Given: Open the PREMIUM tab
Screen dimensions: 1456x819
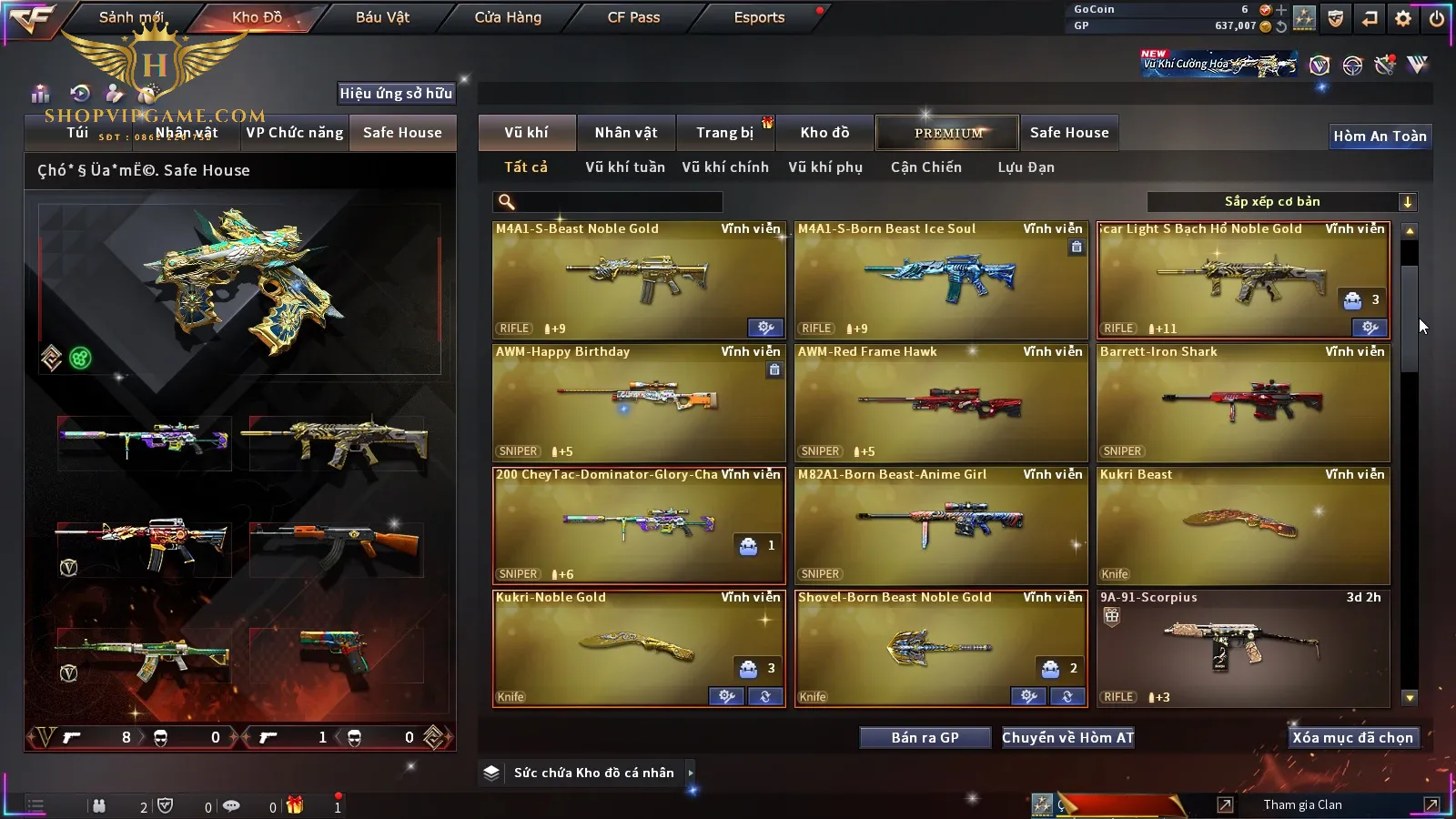Looking at the screenshot, I should click(x=947, y=133).
